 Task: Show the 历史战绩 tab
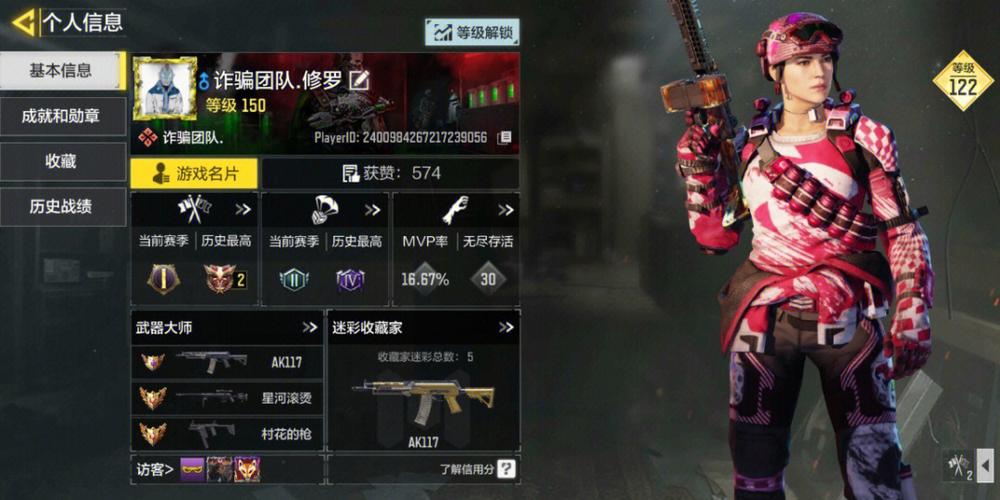pos(60,207)
